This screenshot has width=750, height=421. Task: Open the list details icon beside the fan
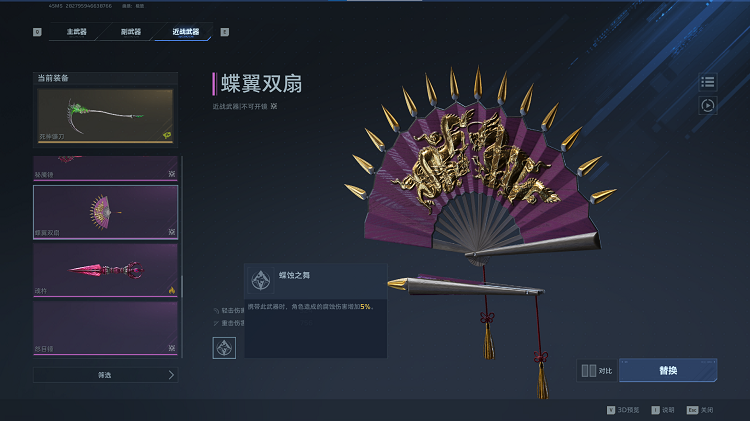tap(708, 82)
